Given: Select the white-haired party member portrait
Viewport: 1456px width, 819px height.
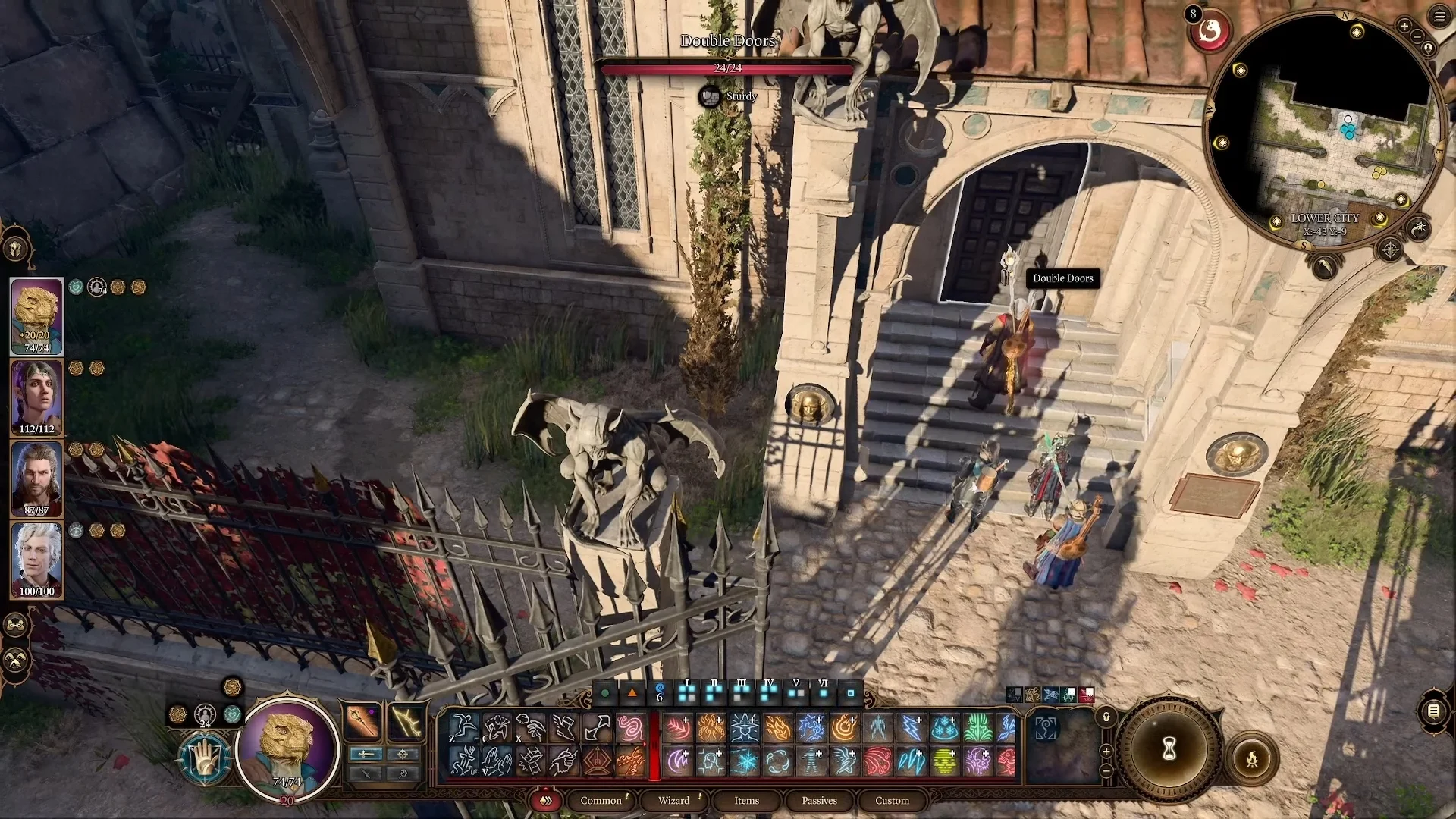Looking at the screenshot, I should pyautogui.click(x=36, y=560).
